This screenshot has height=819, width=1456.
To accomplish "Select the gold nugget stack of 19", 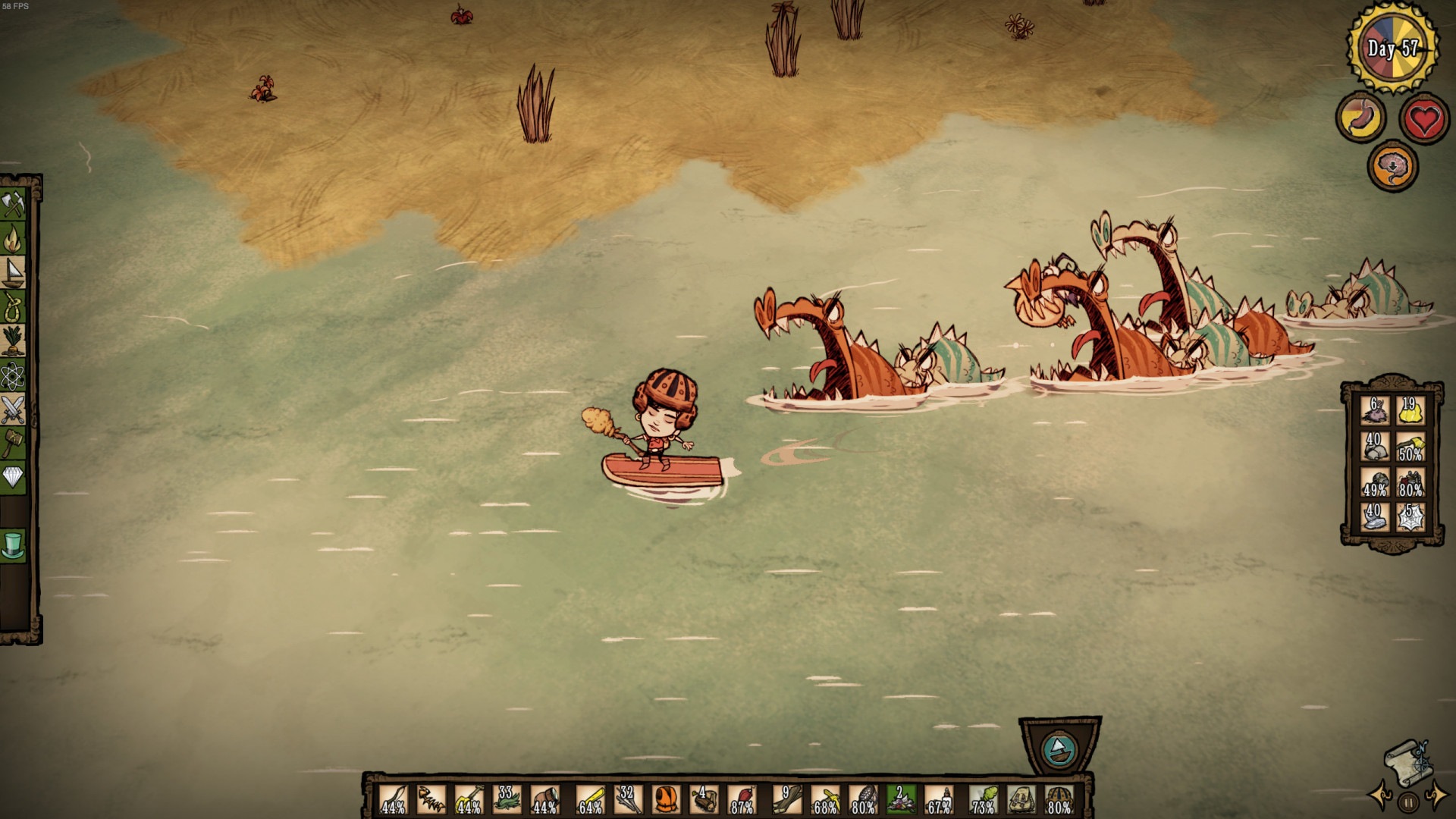I will click(1410, 411).
